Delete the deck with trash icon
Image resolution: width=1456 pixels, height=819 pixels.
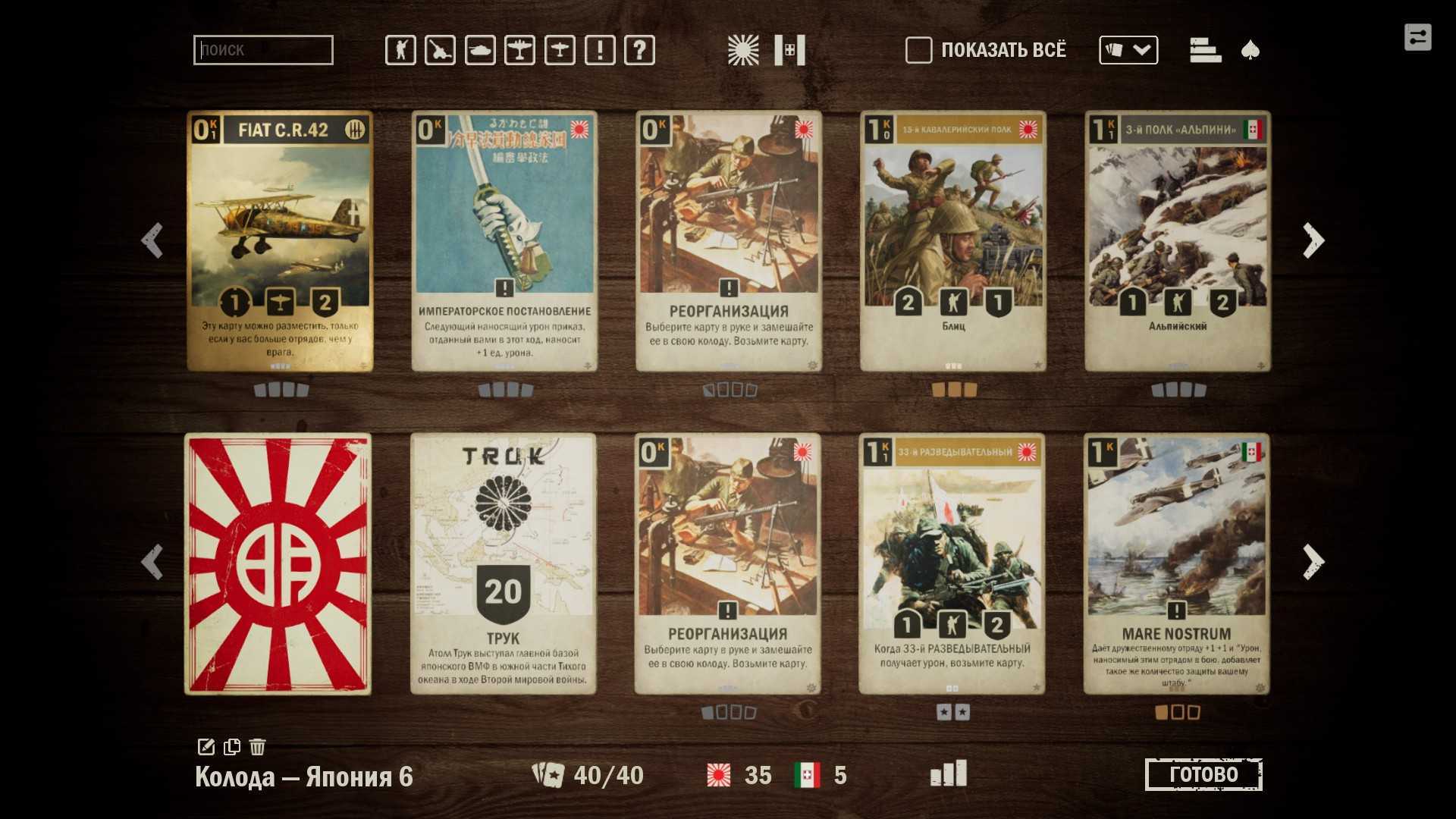click(258, 747)
